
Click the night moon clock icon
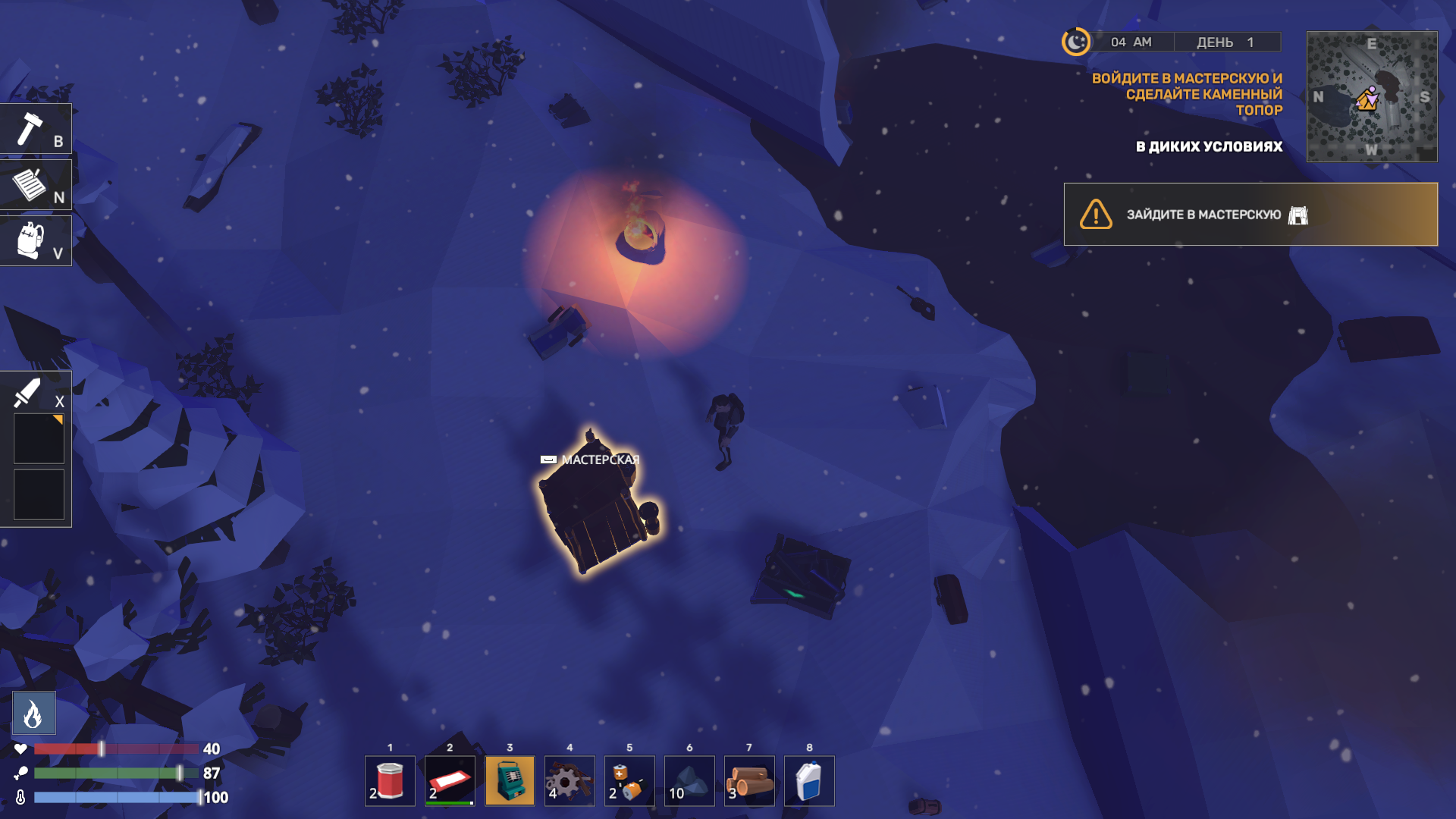1075,42
